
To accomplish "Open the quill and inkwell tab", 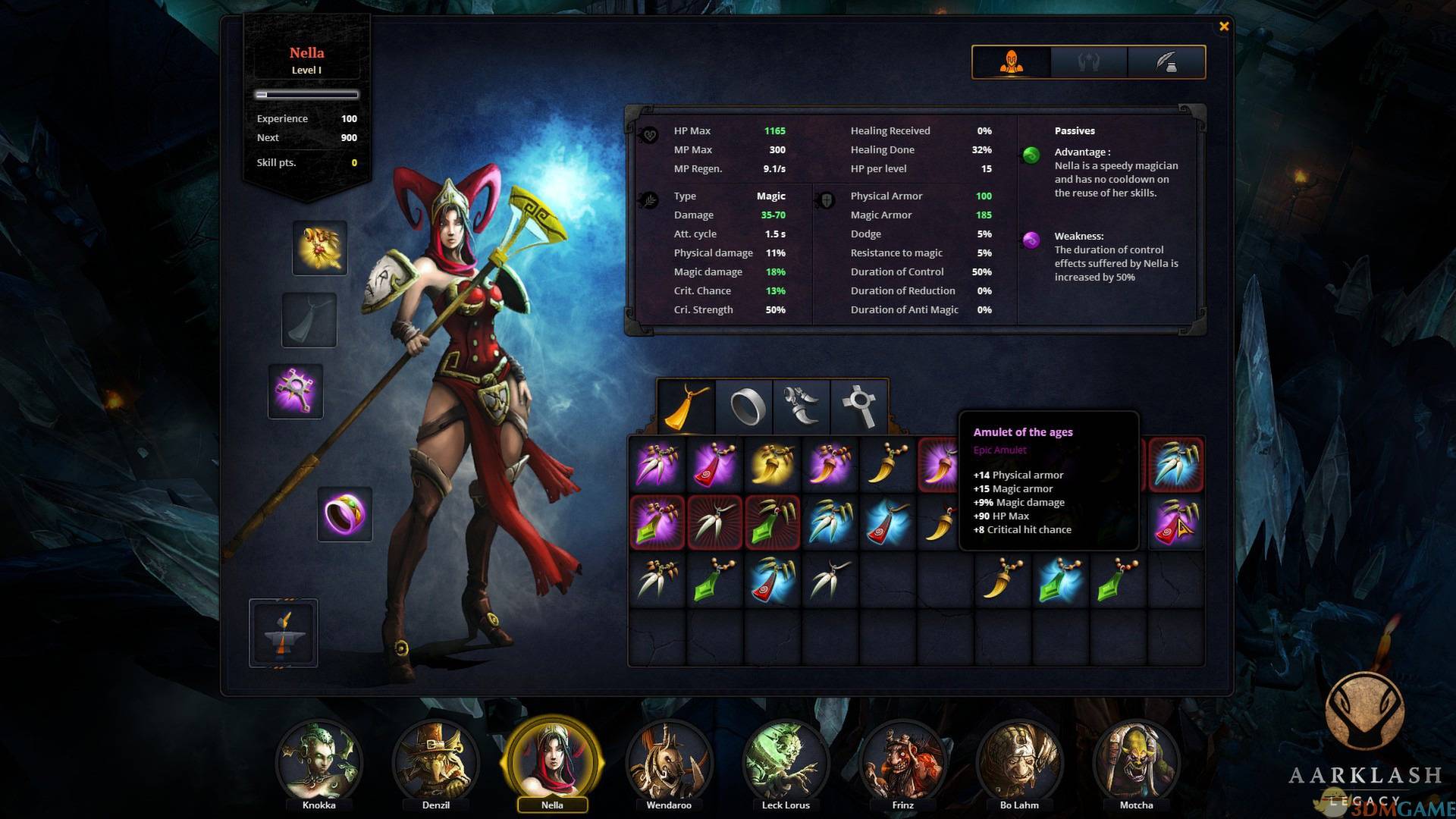I will (x=1166, y=62).
